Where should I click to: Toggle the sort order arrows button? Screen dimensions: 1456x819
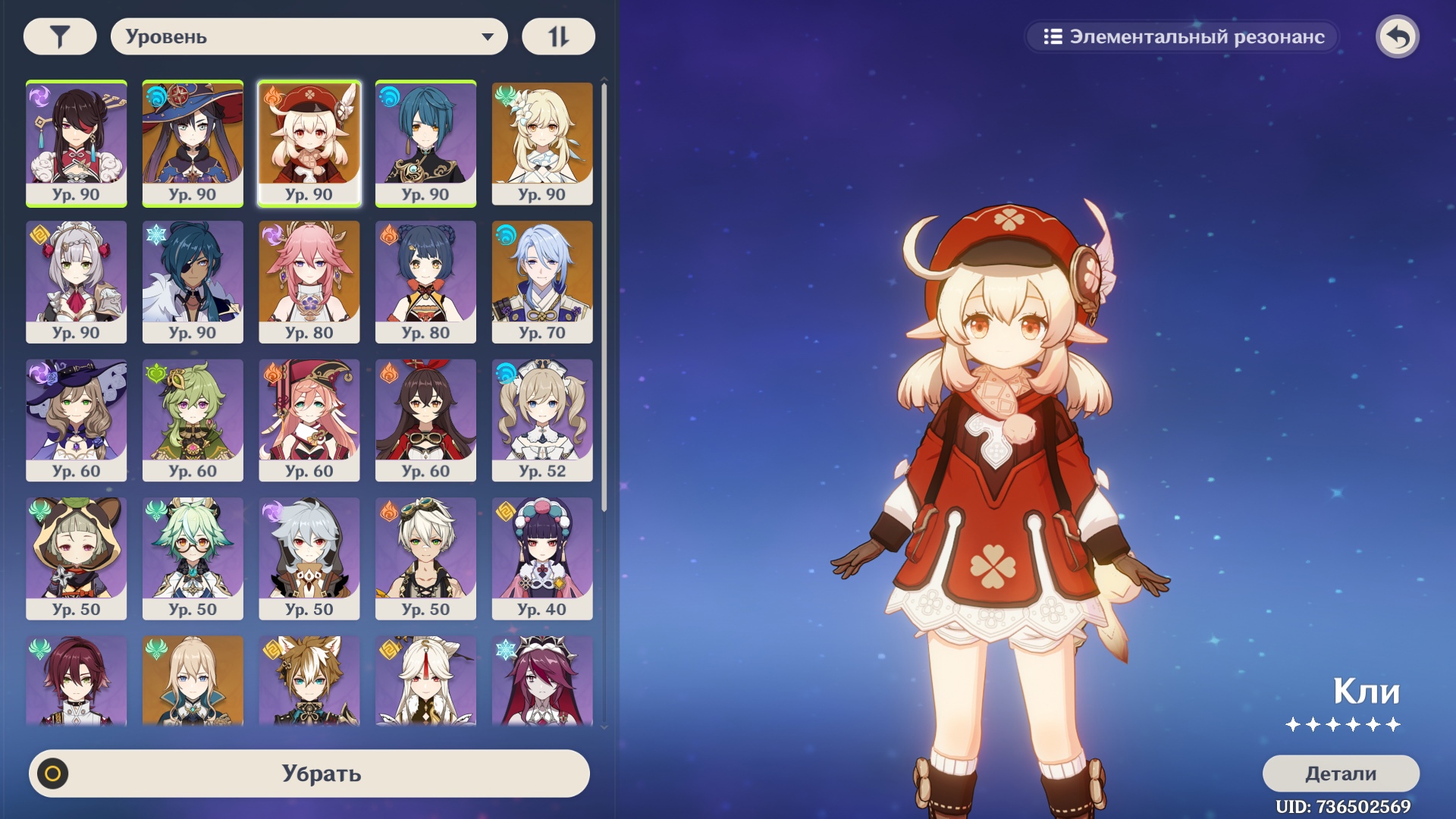tap(558, 36)
